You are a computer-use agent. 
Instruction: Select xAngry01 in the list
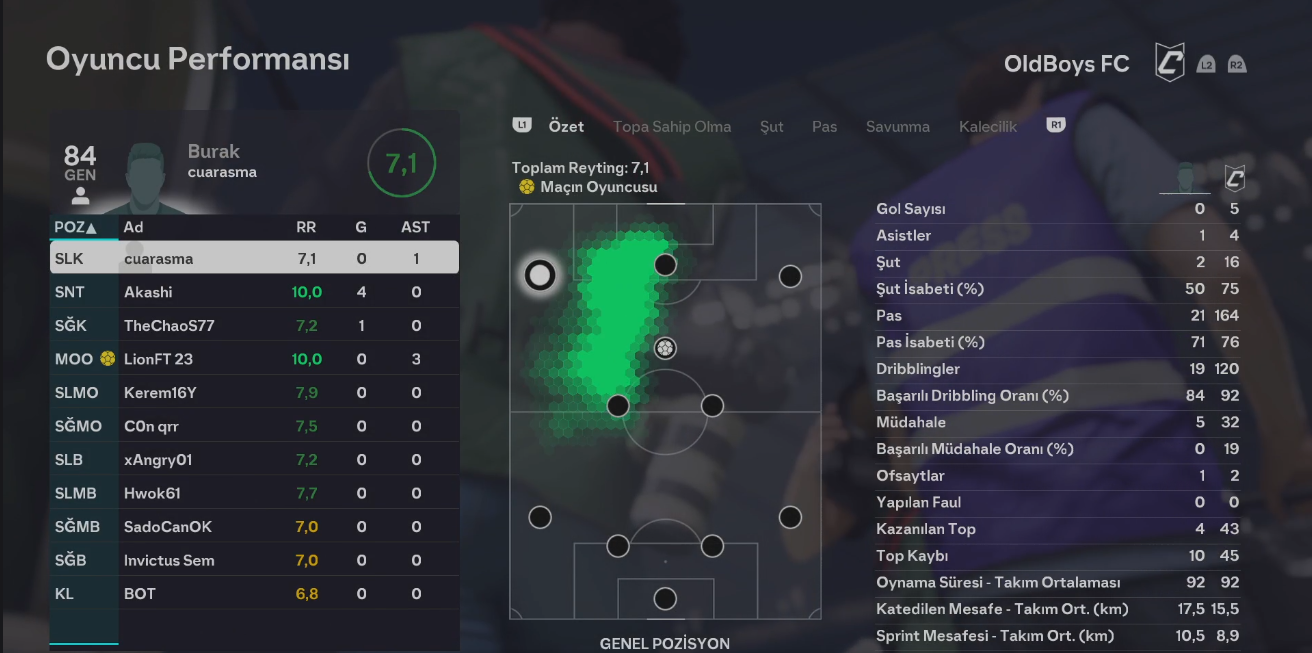pos(254,460)
